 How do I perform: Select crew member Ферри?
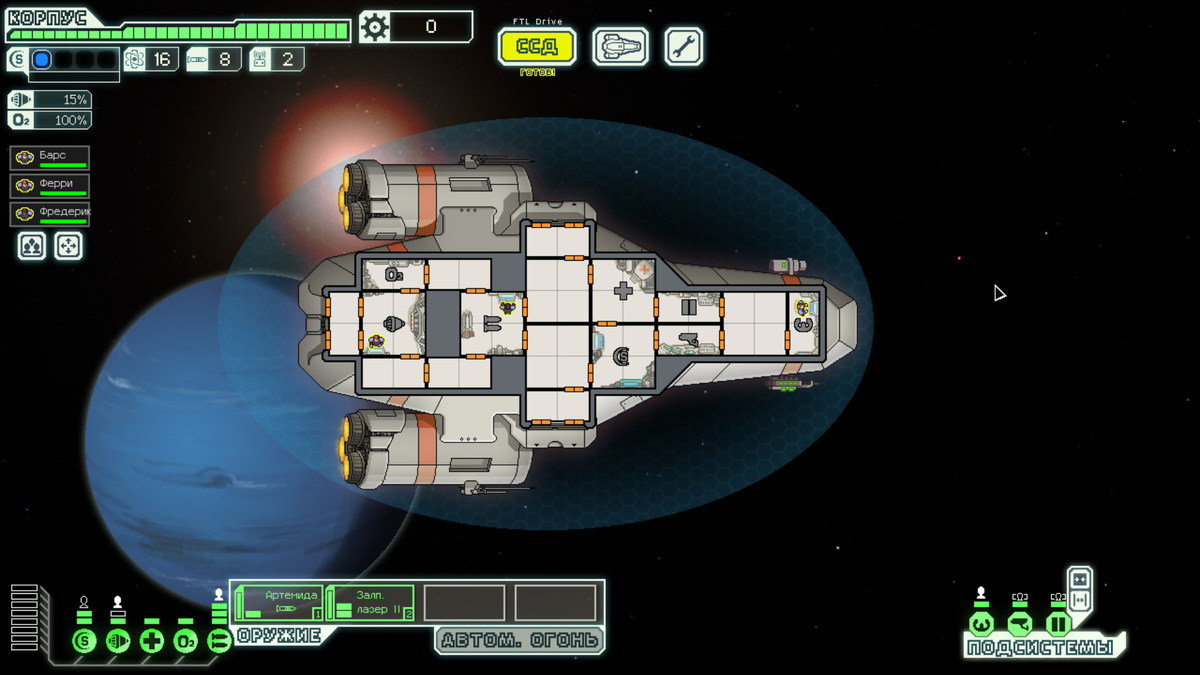(x=50, y=186)
